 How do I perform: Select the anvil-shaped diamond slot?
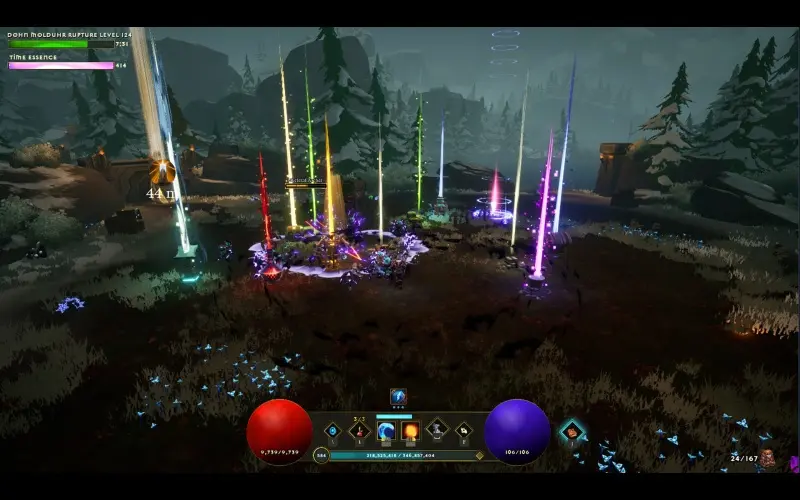[437, 430]
